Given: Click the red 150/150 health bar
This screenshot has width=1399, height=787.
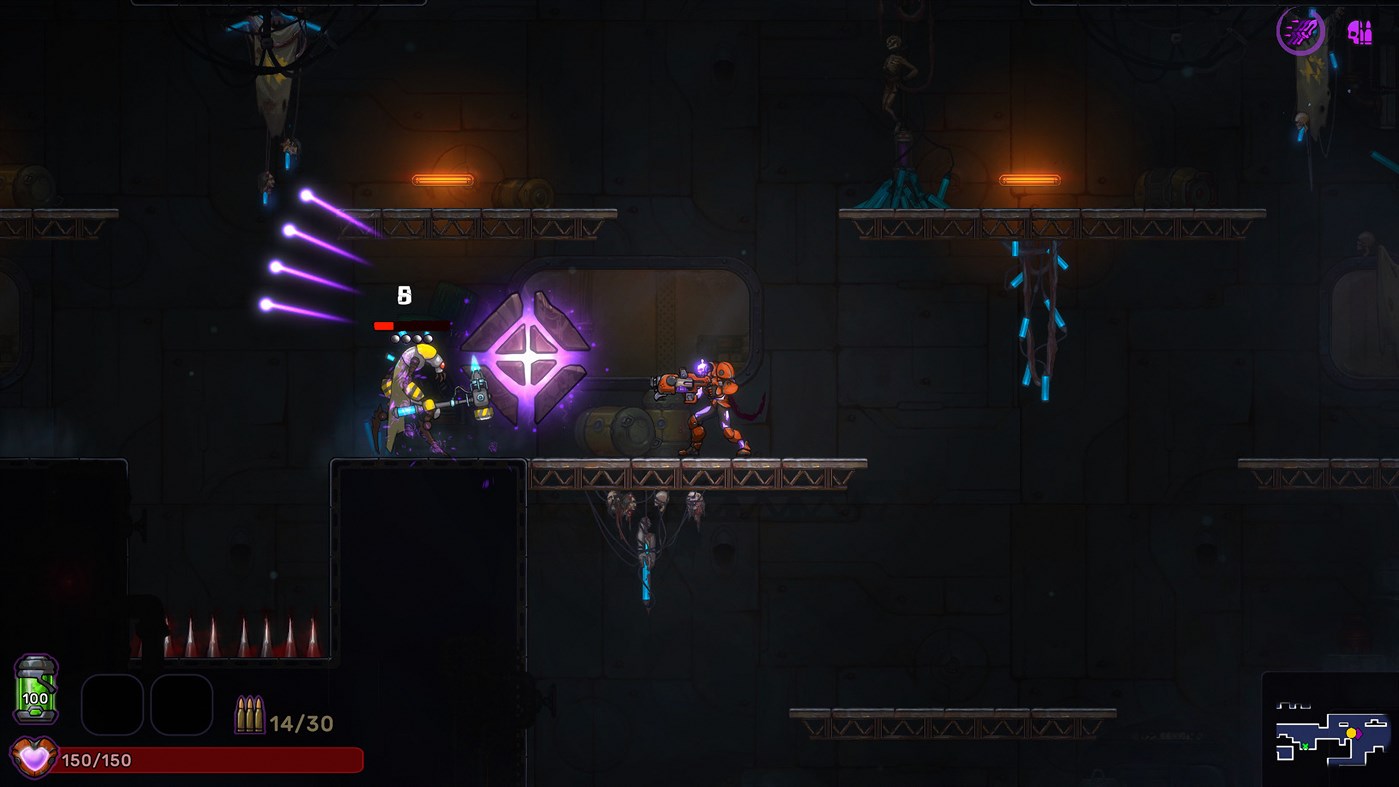Looking at the screenshot, I should click(200, 759).
